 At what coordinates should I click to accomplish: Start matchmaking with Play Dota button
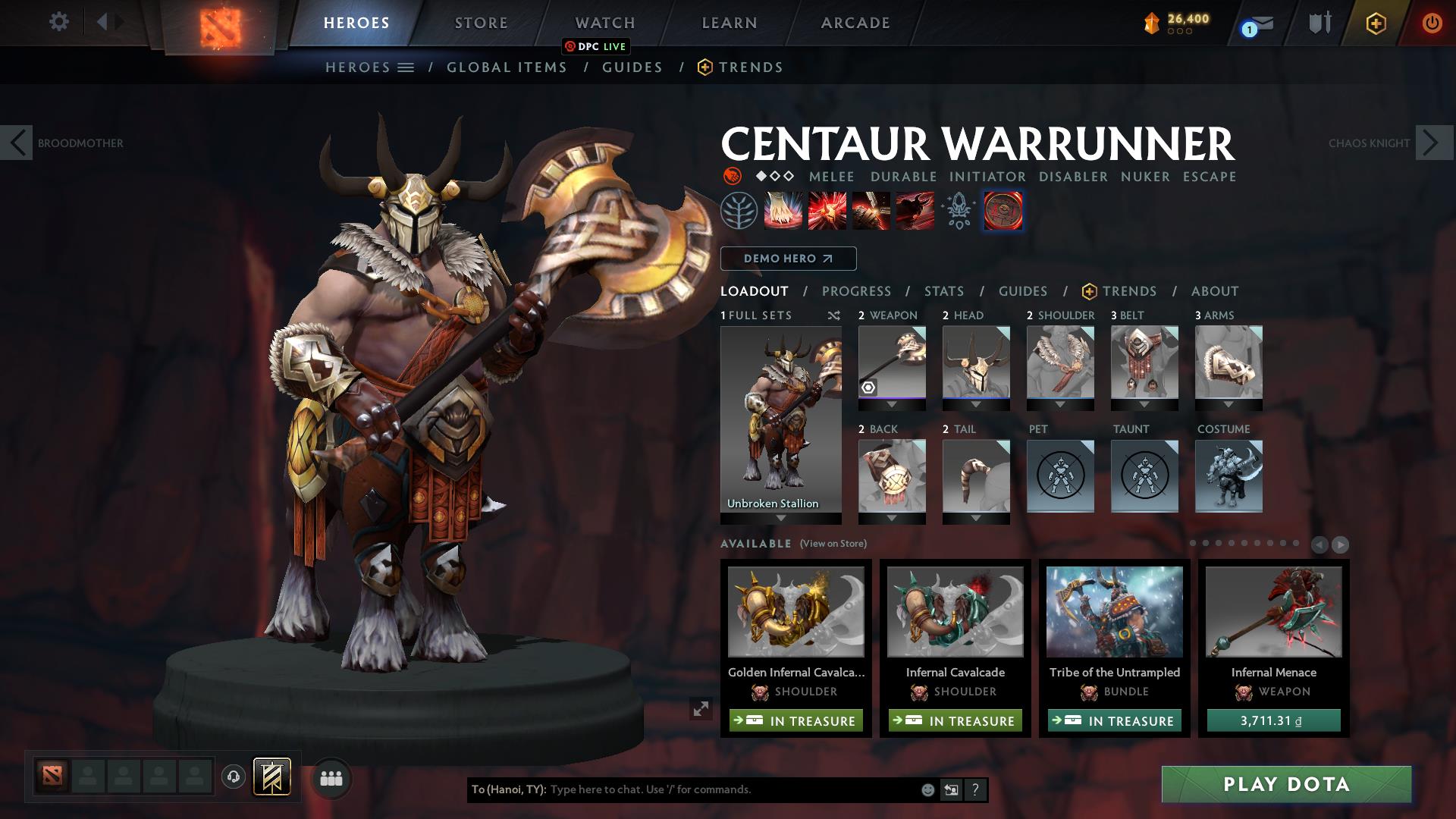click(x=1286, y=784)
